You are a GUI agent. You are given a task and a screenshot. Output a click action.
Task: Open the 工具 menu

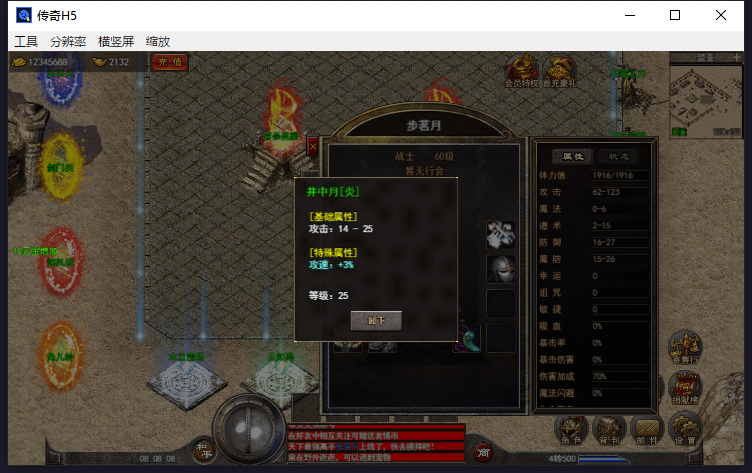coord(26,42)
